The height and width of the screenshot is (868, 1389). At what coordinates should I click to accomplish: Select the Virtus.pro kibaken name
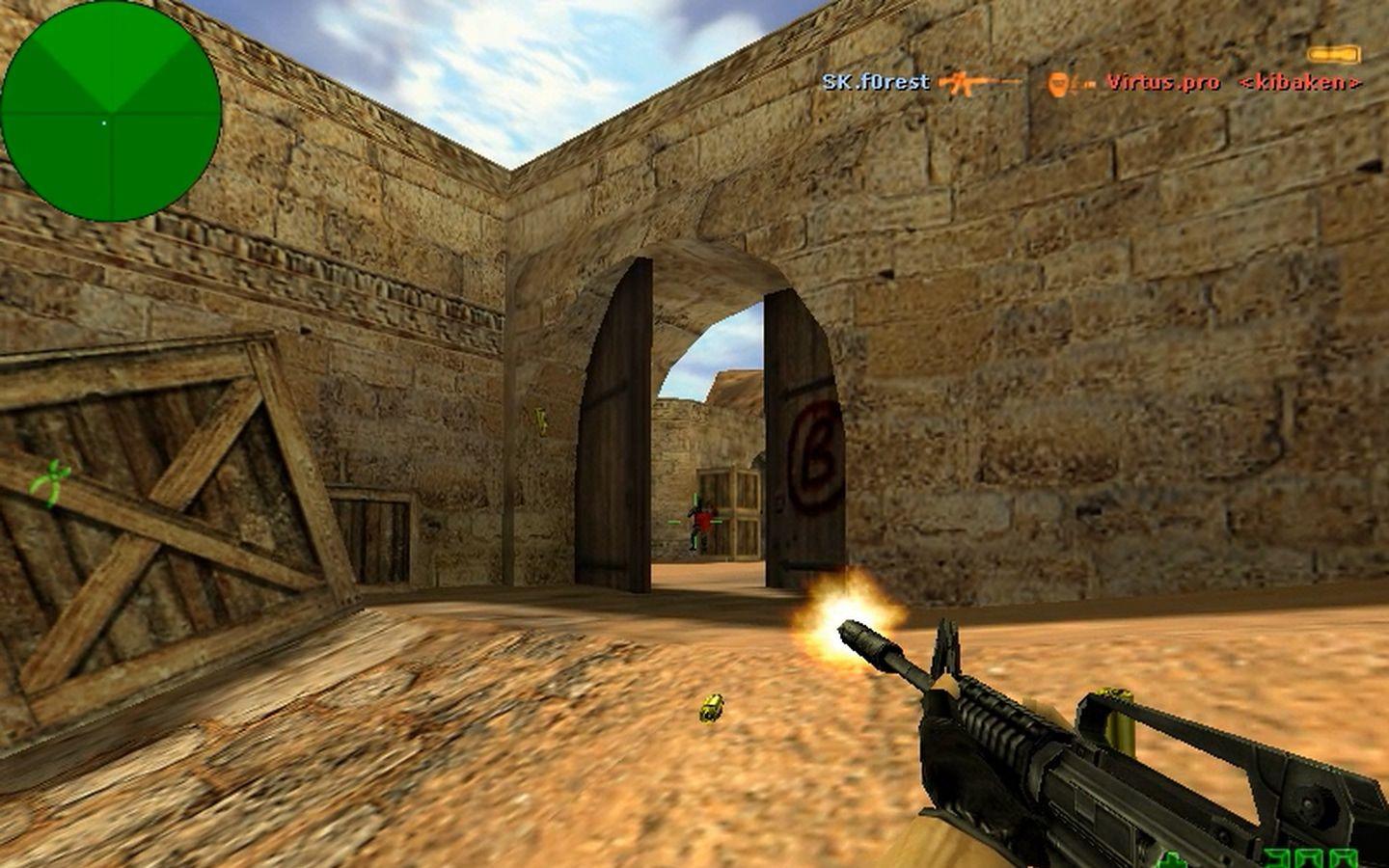(x=1235, y=85)
